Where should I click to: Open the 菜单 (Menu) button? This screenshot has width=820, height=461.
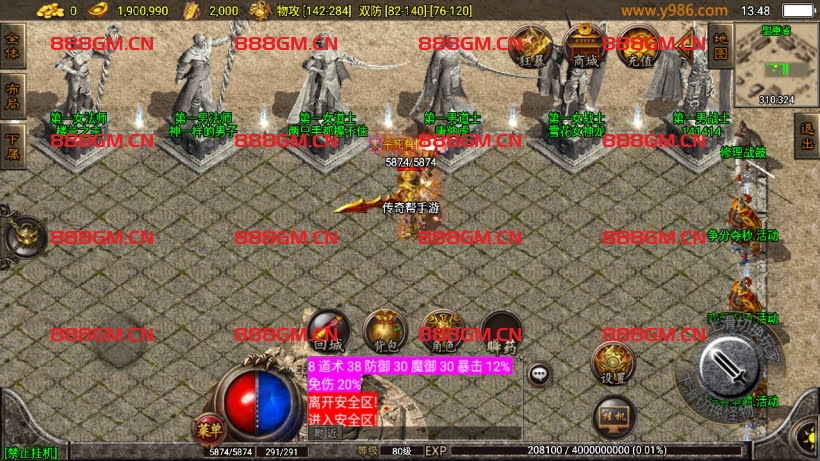tap(209, 429)
